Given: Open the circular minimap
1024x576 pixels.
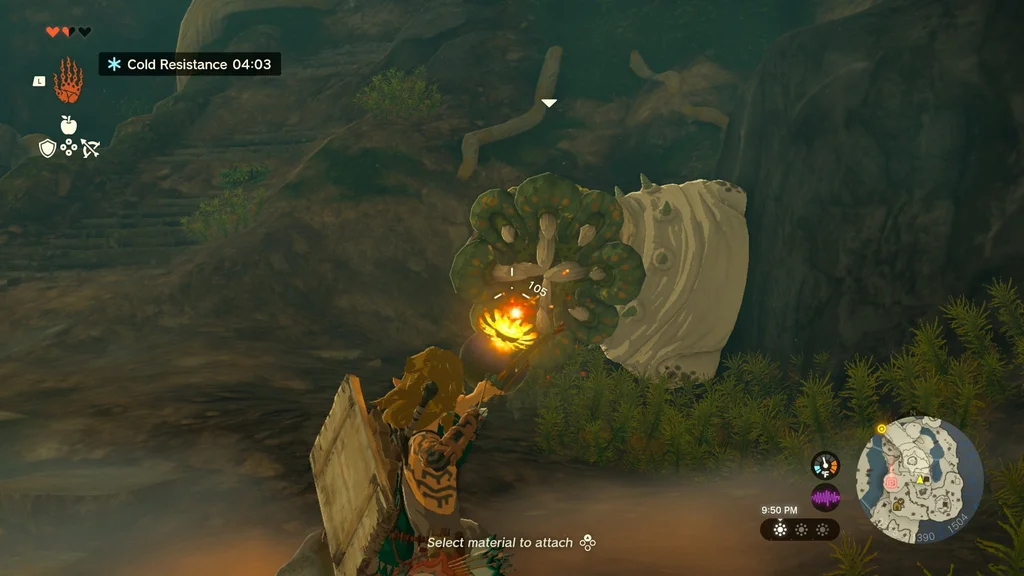Looking at the screenshot, I should coord(919,479).
